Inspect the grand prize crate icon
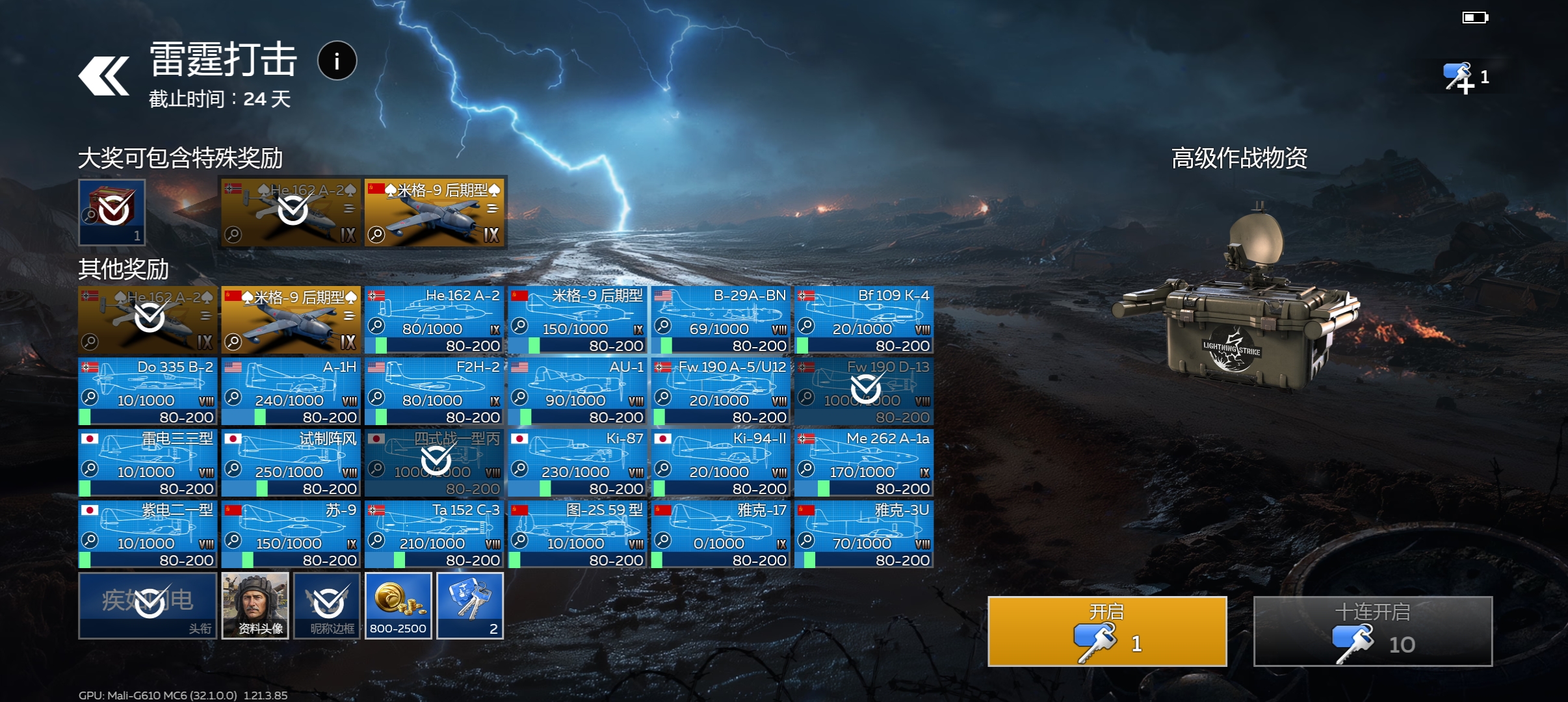The height and width of the screenshot is (702, 1568). click(112, 212)
